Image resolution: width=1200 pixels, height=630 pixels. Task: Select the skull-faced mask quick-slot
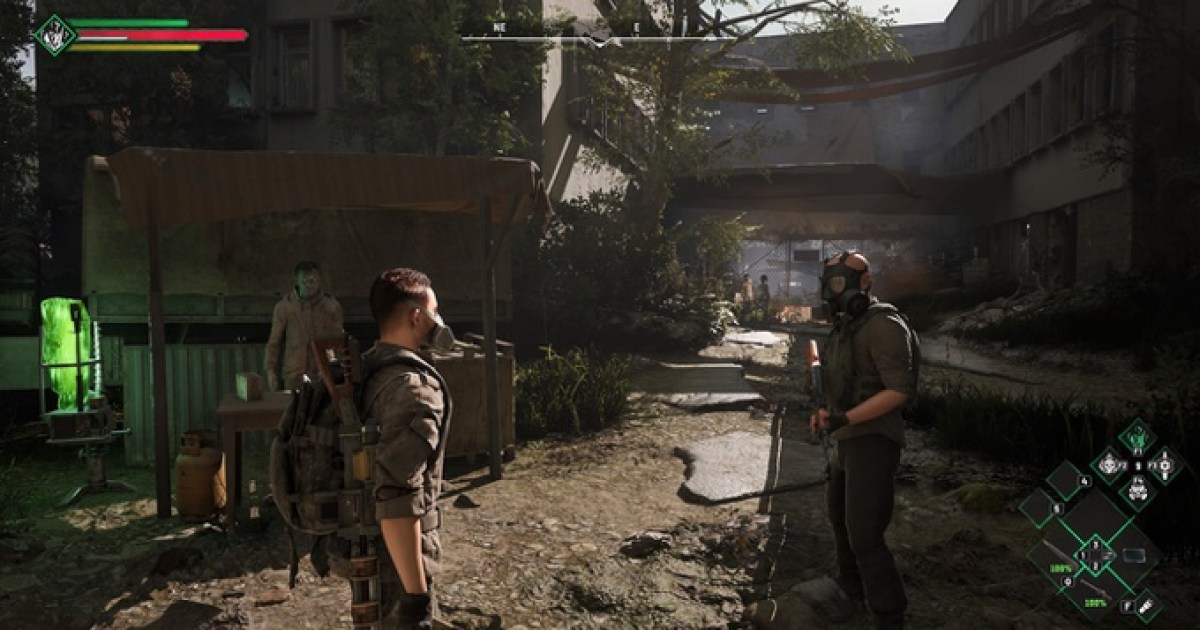(x=1108, y=465)
